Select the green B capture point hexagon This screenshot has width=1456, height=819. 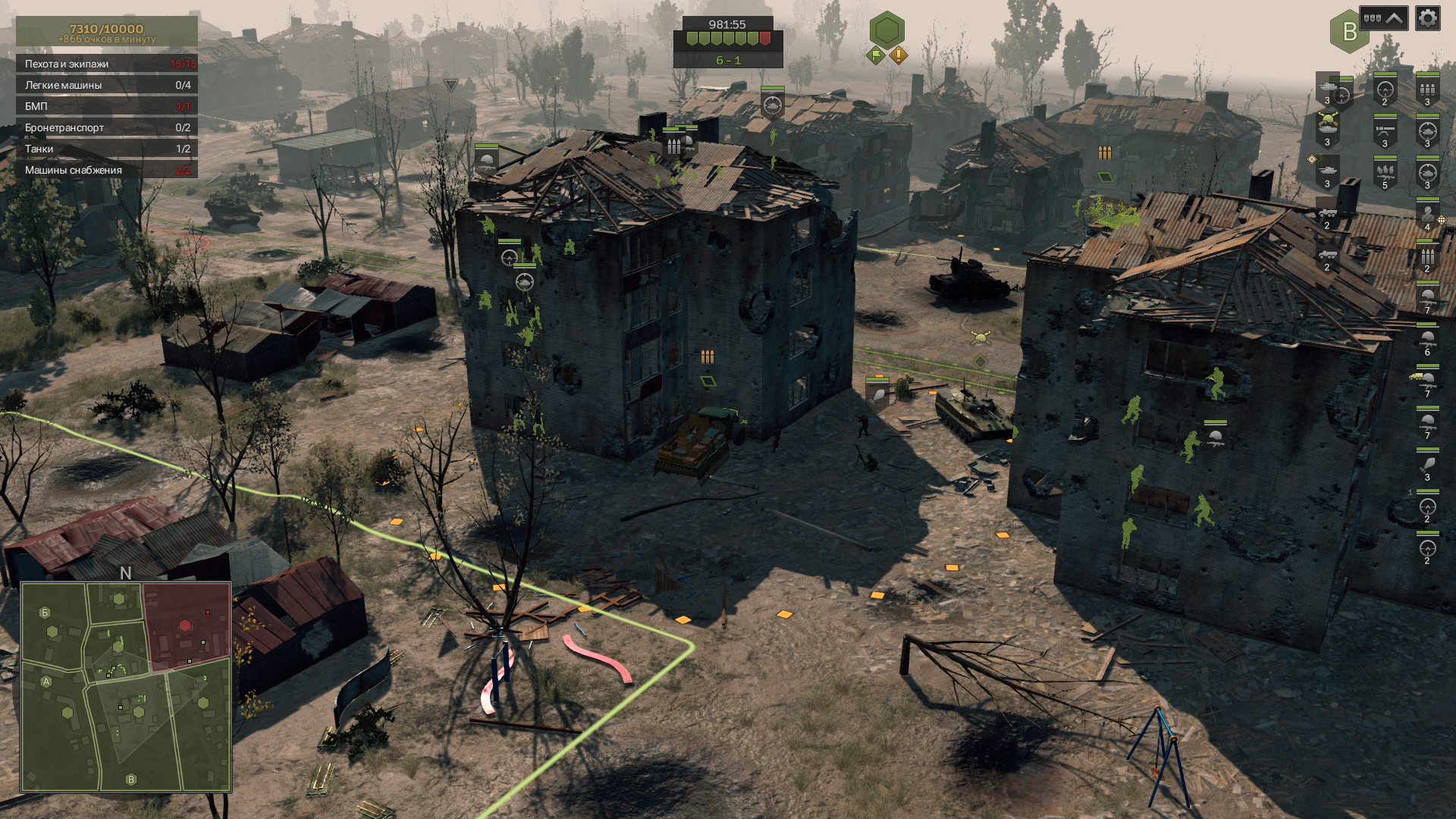[x=1348, y=32]
